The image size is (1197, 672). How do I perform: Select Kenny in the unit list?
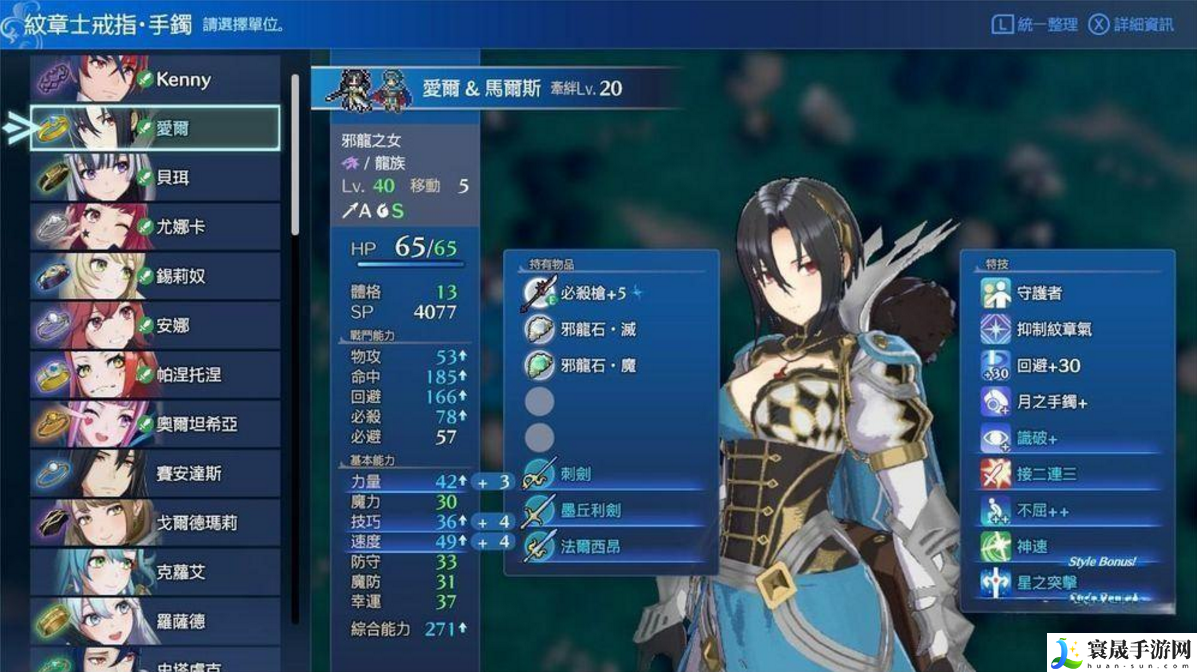155,79
